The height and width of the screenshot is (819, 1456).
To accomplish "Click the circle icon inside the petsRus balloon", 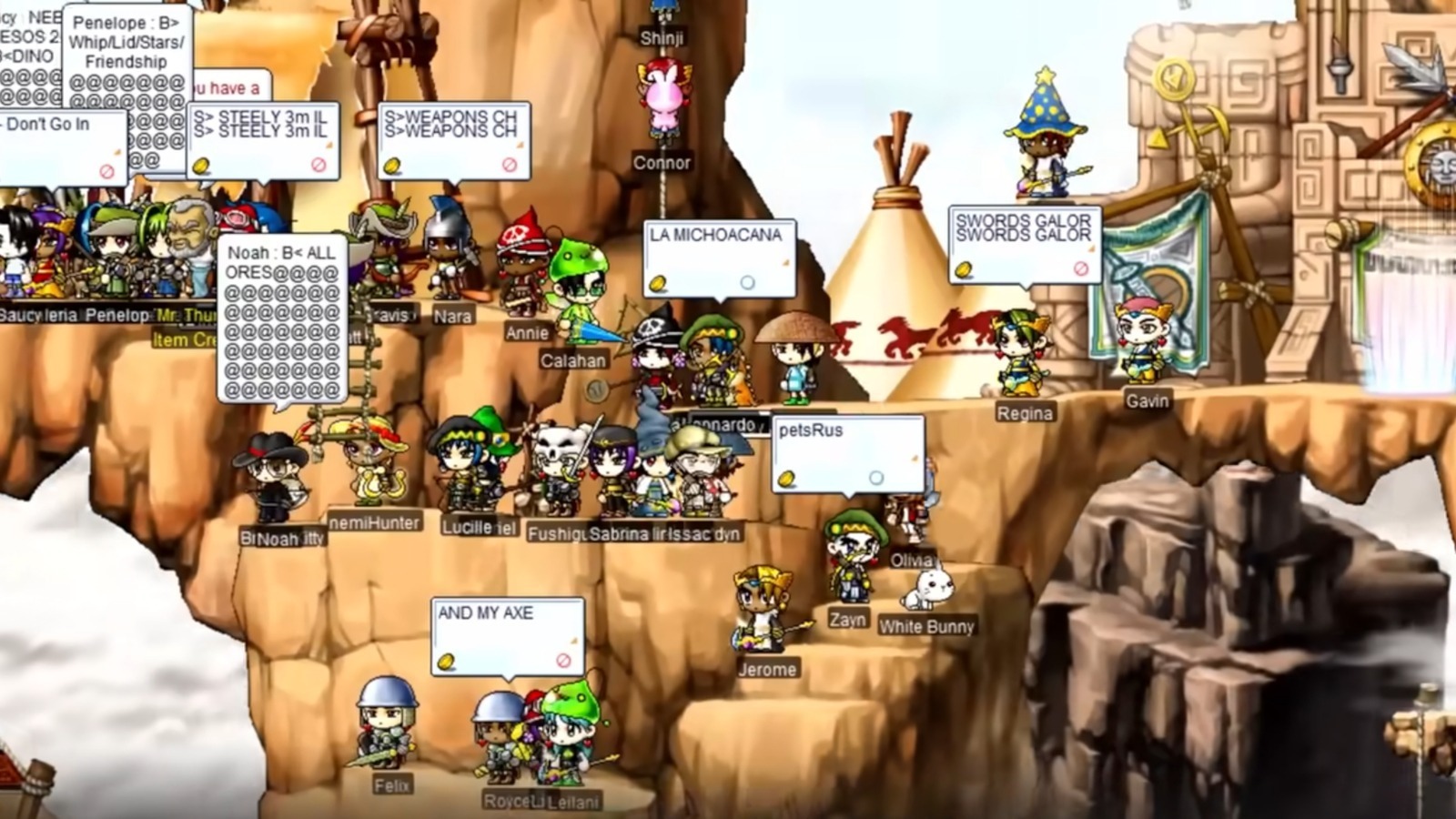I will pos(875,475).
